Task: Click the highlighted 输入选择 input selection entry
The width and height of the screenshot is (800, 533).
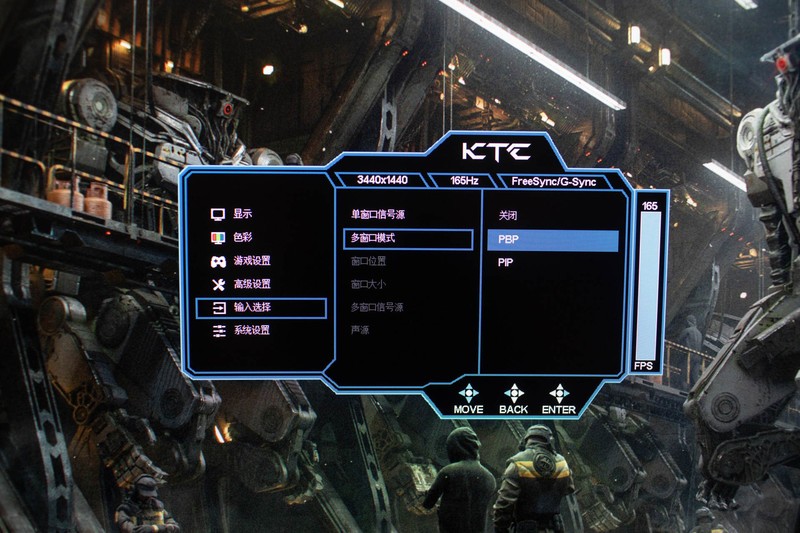Action: [262, 308]
